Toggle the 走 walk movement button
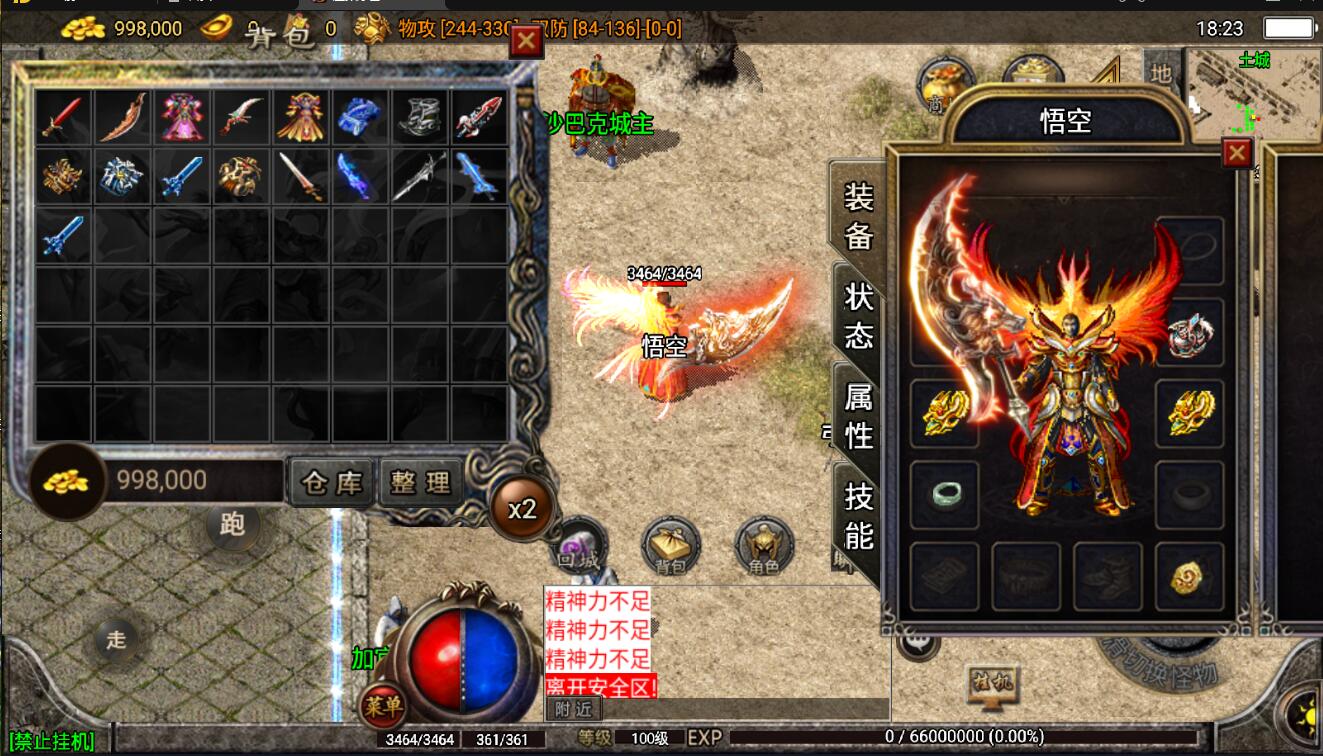 click(x=117, y=639)
